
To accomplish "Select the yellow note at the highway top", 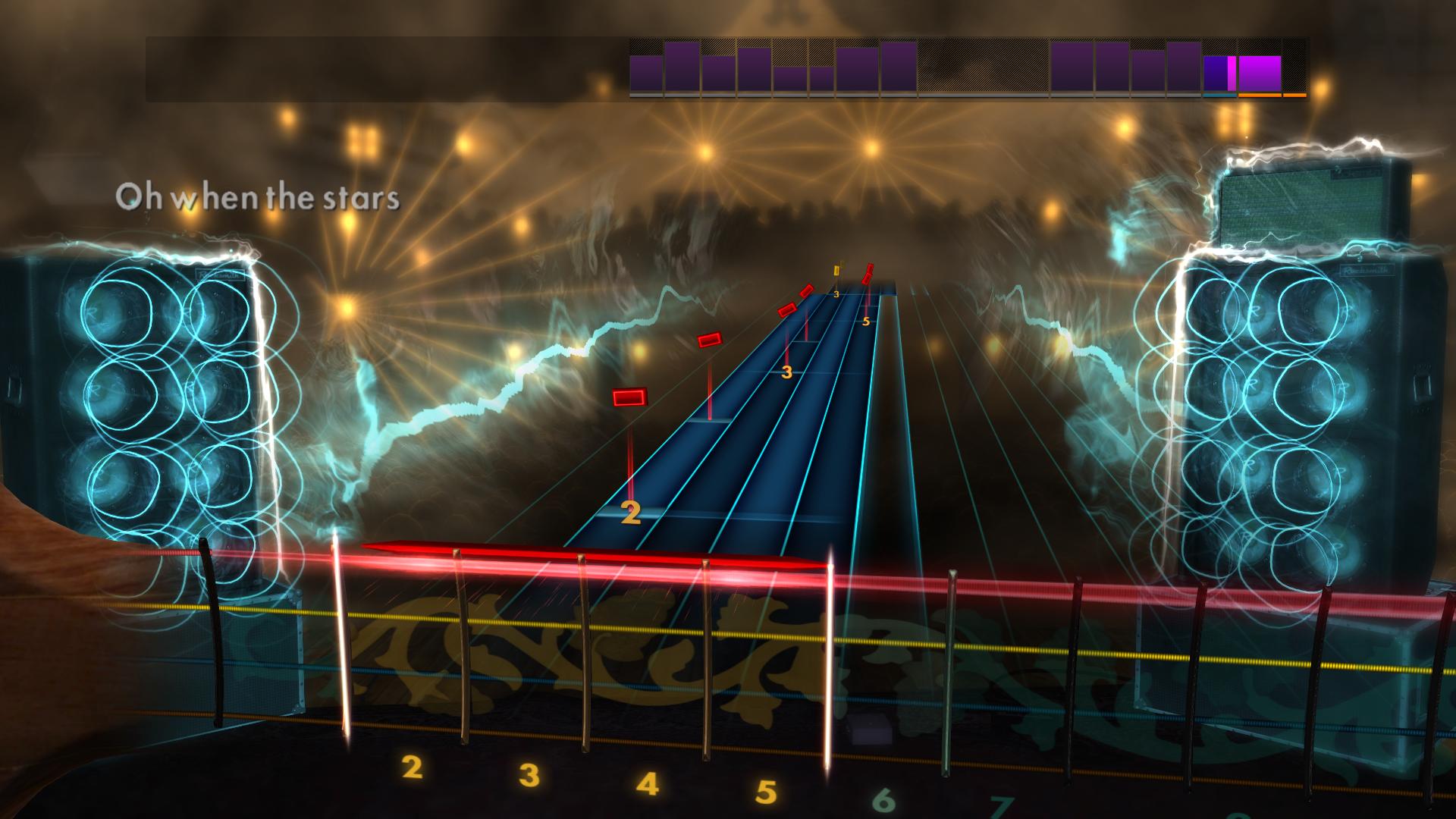I will coord(836,271).
